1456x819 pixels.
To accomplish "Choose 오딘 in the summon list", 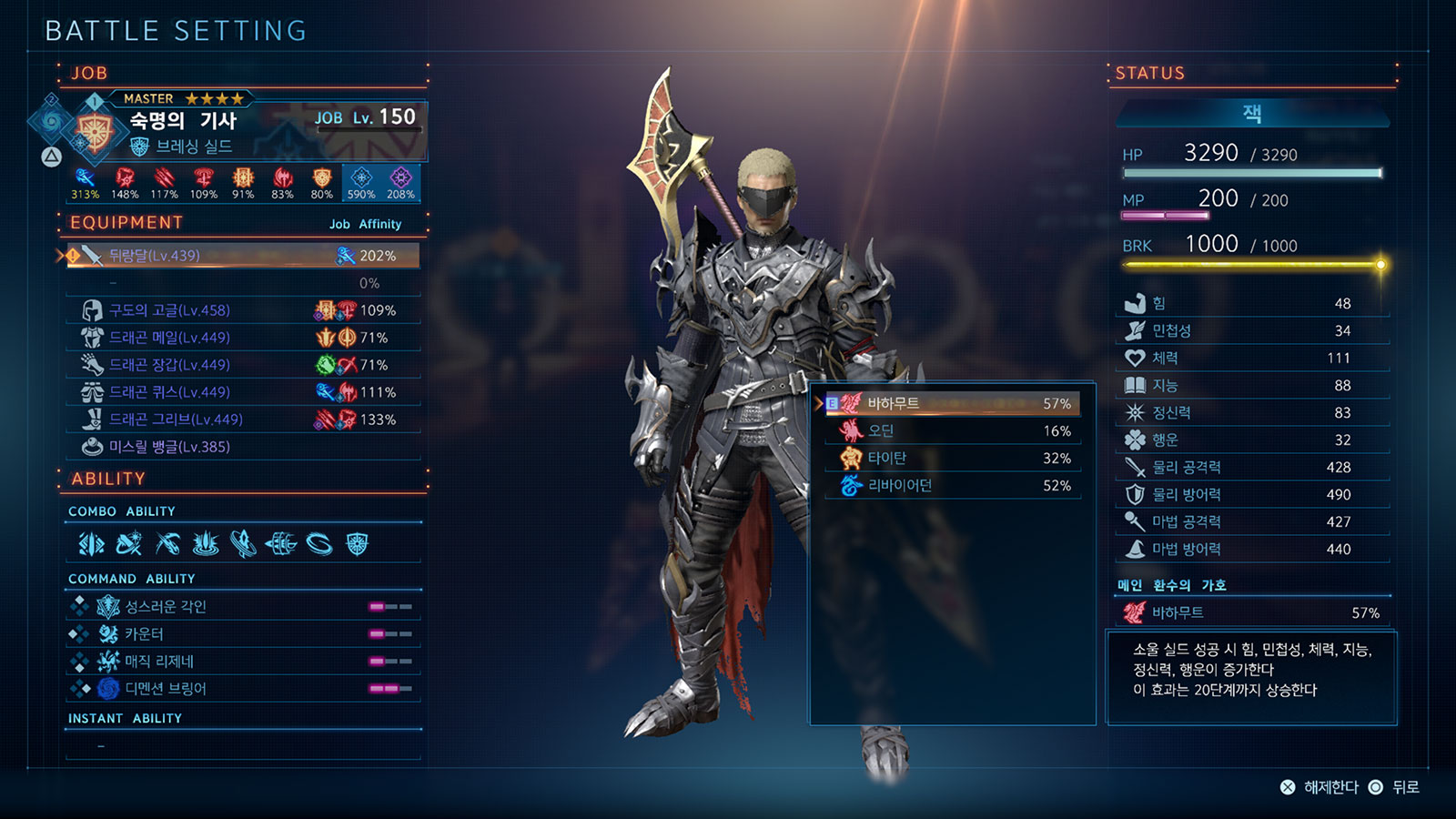I will [953, 430].
